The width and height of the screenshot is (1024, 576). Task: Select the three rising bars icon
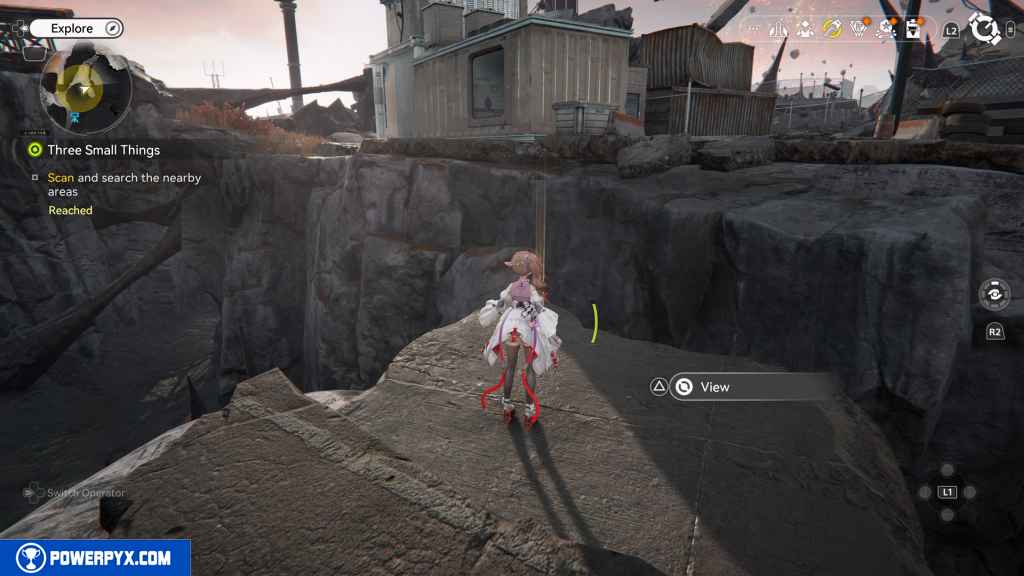(778, 29)
